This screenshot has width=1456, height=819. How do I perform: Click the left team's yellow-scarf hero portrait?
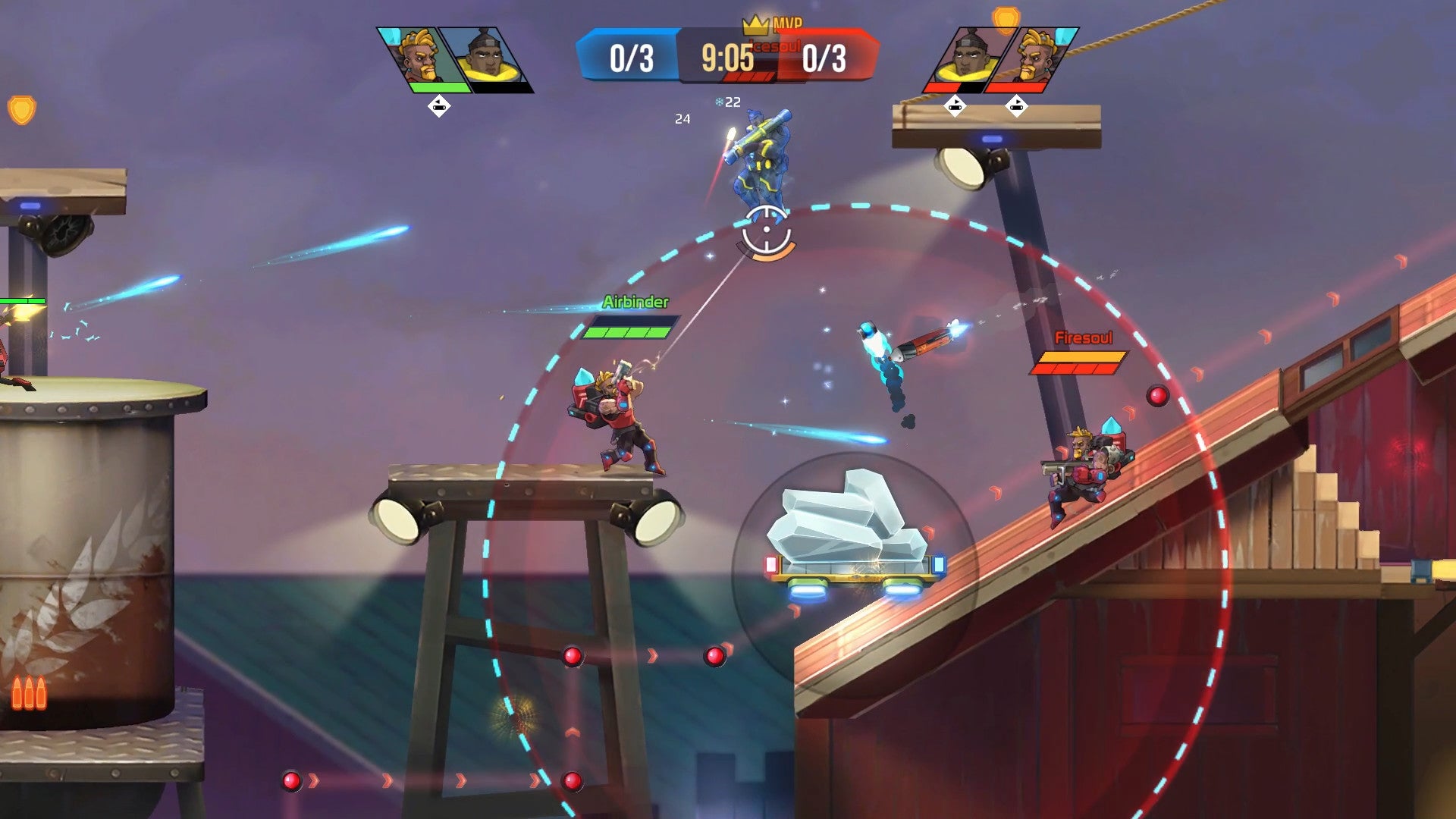[488, 58]
